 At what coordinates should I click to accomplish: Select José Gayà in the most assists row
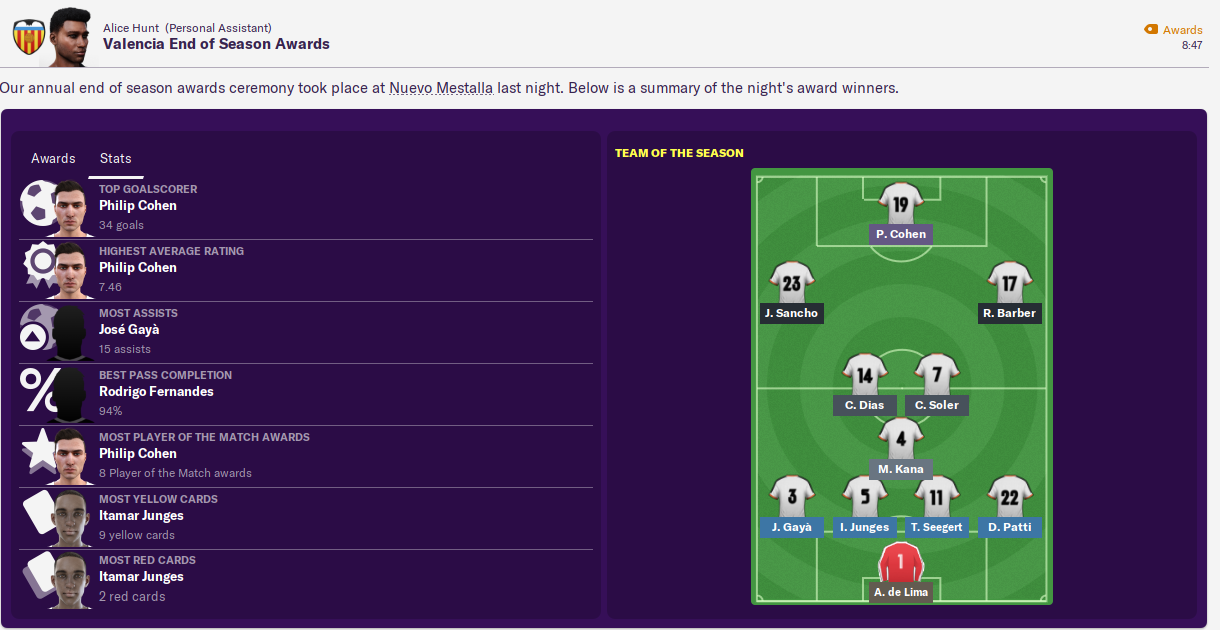pyautogui.click(x=129, y=329)
